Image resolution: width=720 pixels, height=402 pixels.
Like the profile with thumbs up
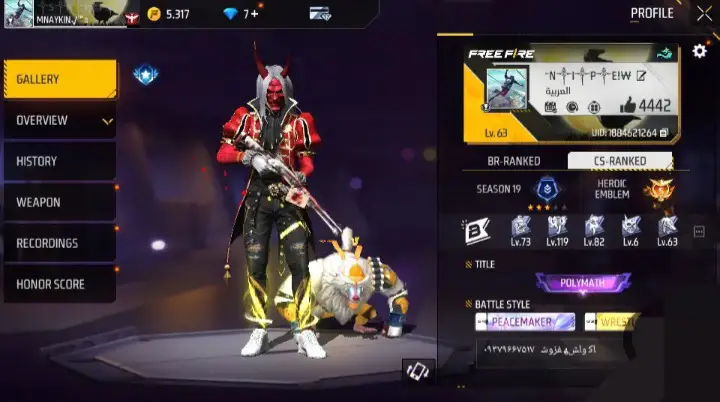(628, 105)
